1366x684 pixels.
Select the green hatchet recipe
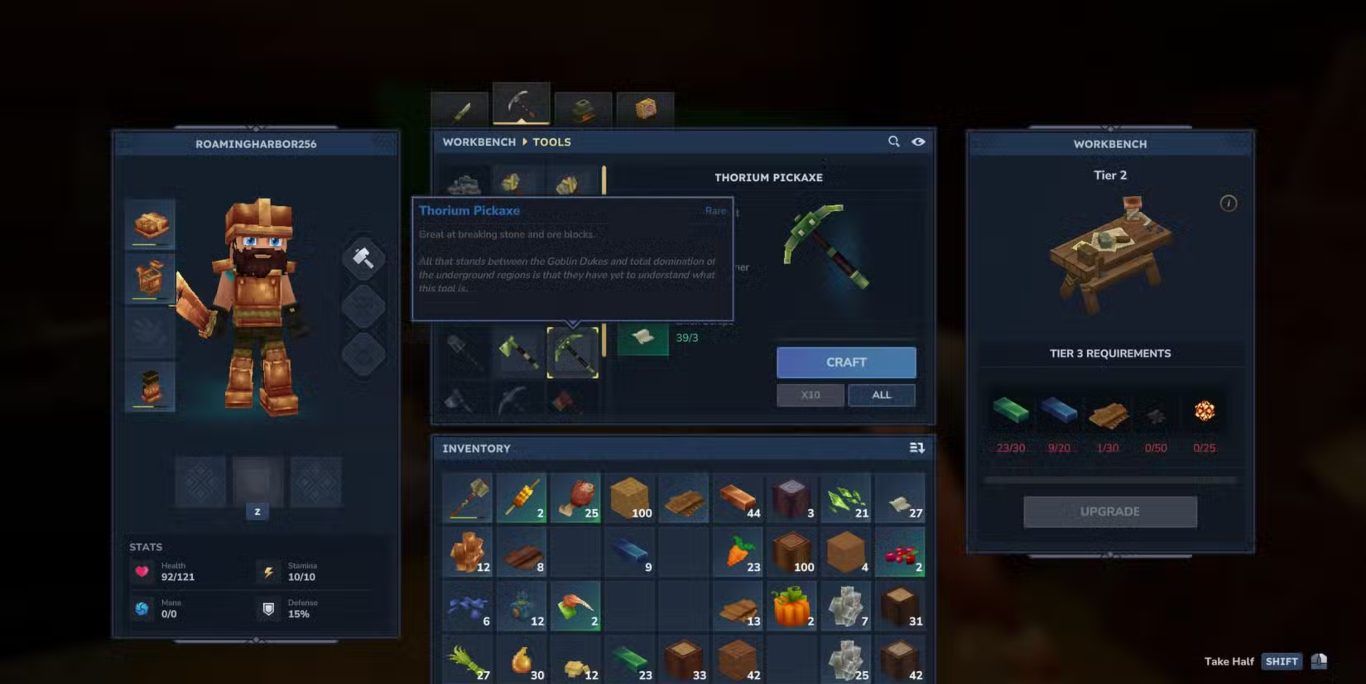point(519,352)
